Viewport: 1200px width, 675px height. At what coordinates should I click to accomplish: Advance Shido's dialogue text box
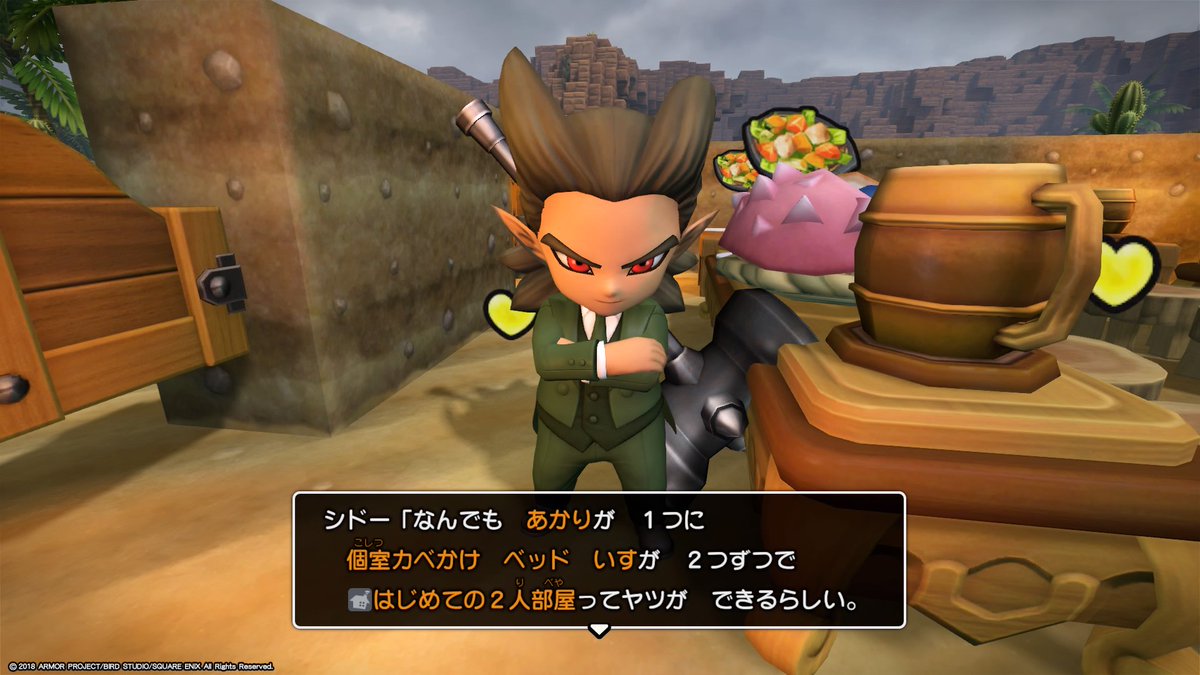pyautogui.click(x=598, y=560)
